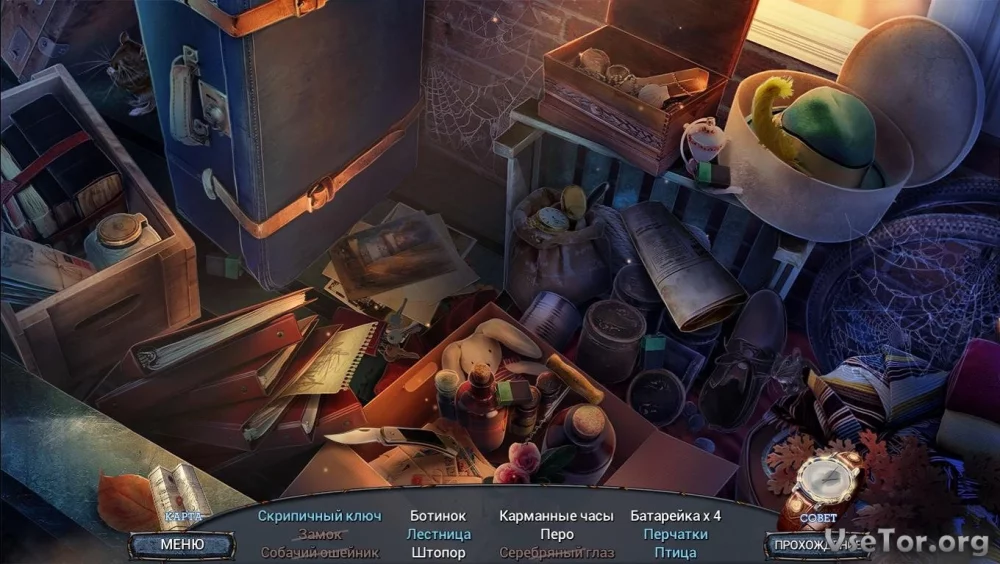Open the Прохождение walkthrough button
The width and height of the screenshot is (1000, 564).
pyautogui.click(x=812, y=545)
